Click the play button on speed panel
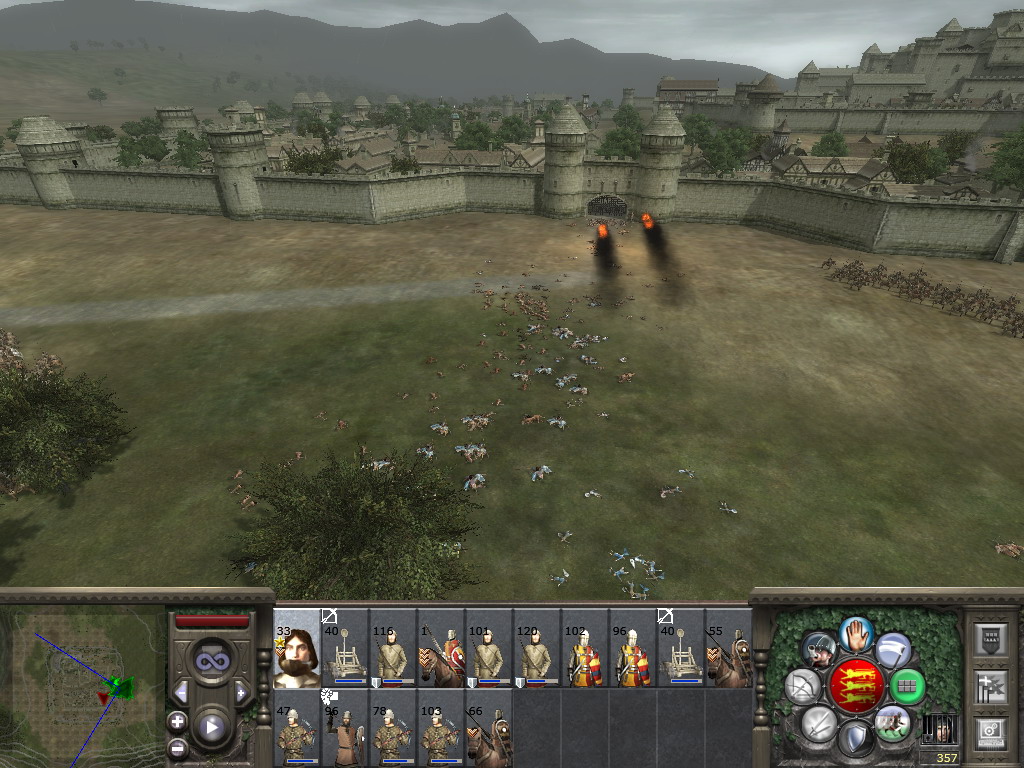 pos(211,727)
